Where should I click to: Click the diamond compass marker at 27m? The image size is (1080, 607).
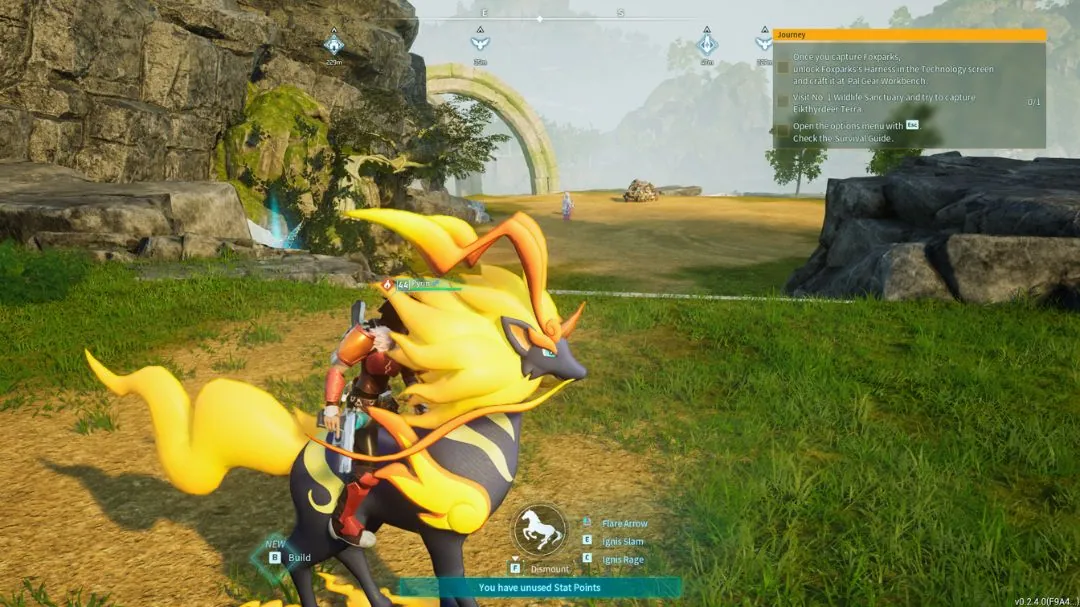tap(707, 44)
